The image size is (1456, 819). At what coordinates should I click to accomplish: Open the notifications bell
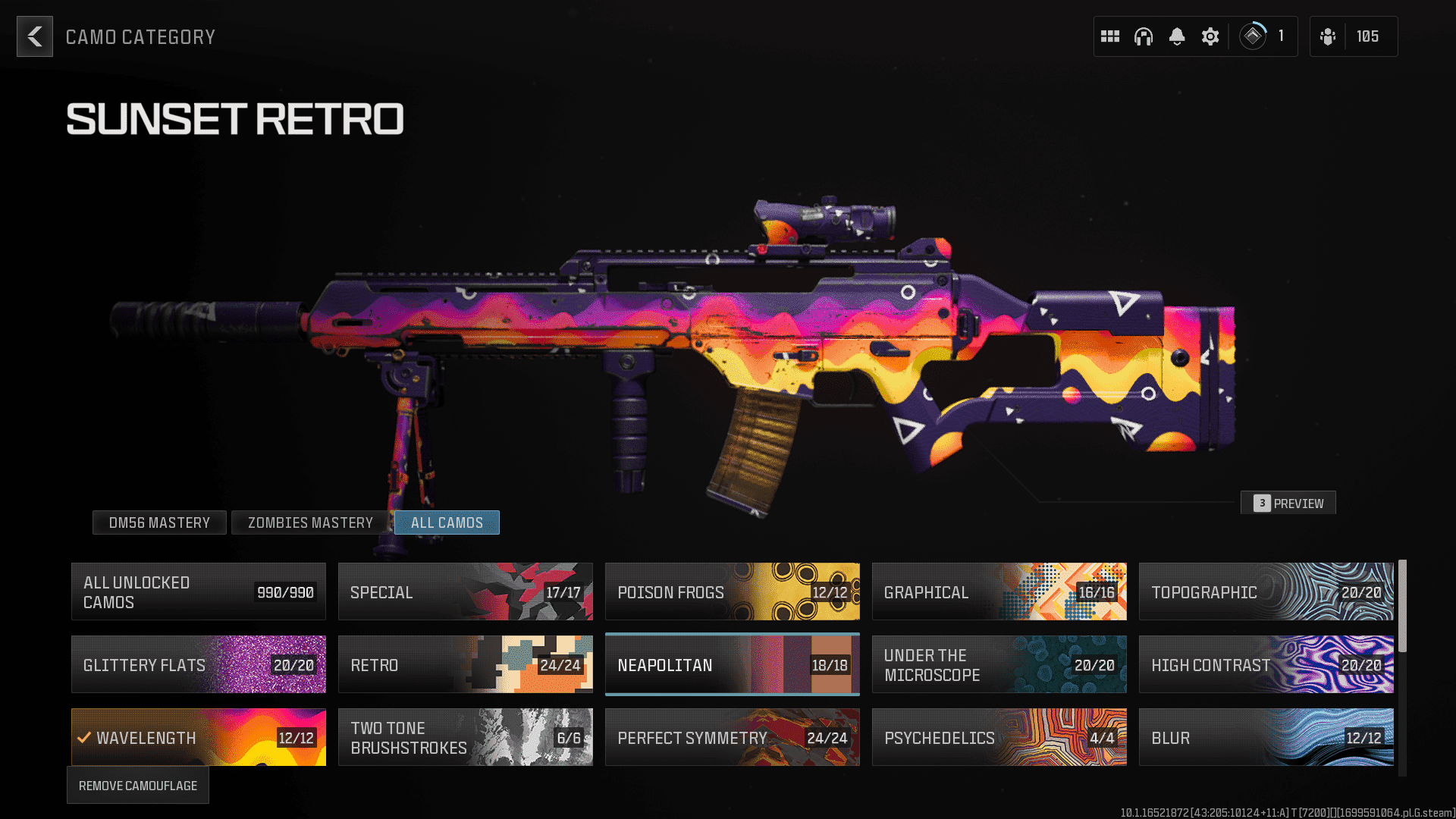pyautogui.click(x=1177, y=36)
